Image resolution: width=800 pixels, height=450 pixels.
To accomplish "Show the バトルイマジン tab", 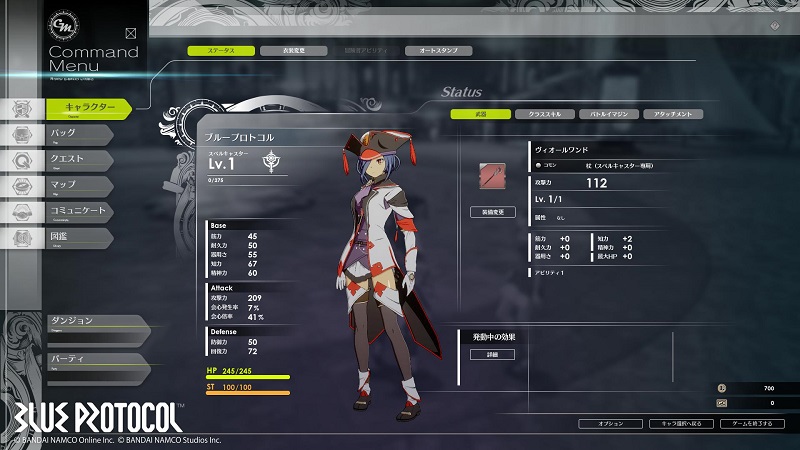I will tap(608, 114).
